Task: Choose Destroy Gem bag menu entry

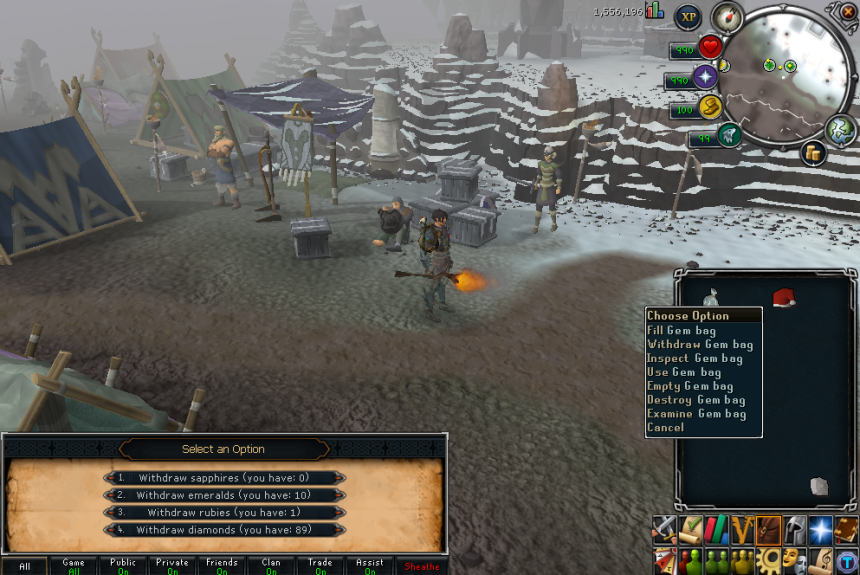Action: click(696, 400)
